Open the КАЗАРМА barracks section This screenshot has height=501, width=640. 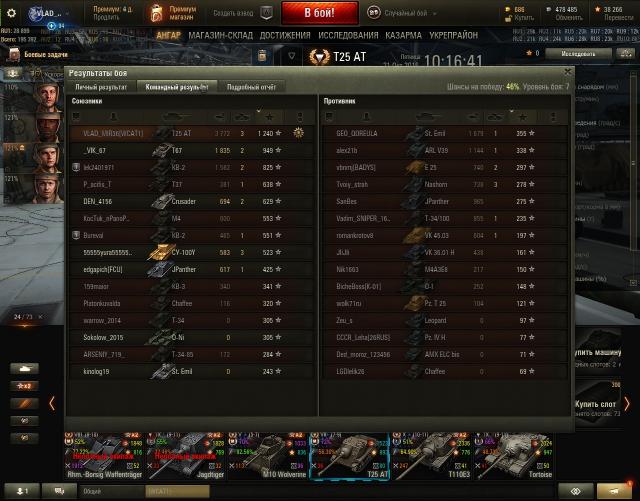(x=404, y=35)
